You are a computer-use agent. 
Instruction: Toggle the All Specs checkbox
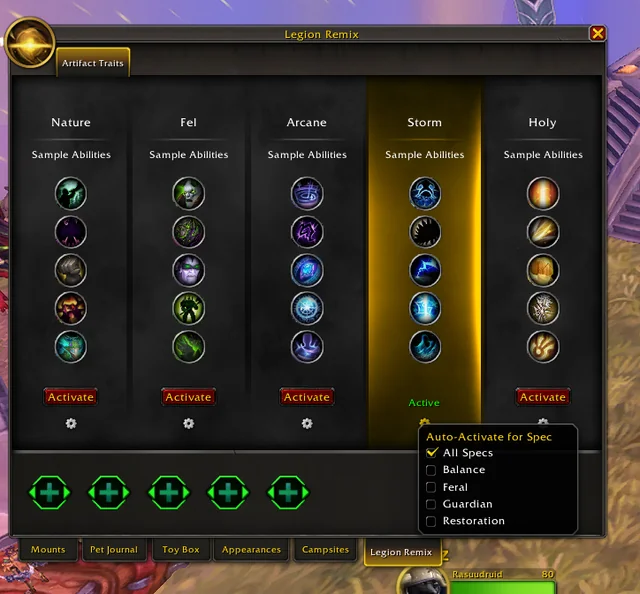click(x=431, y=453)
